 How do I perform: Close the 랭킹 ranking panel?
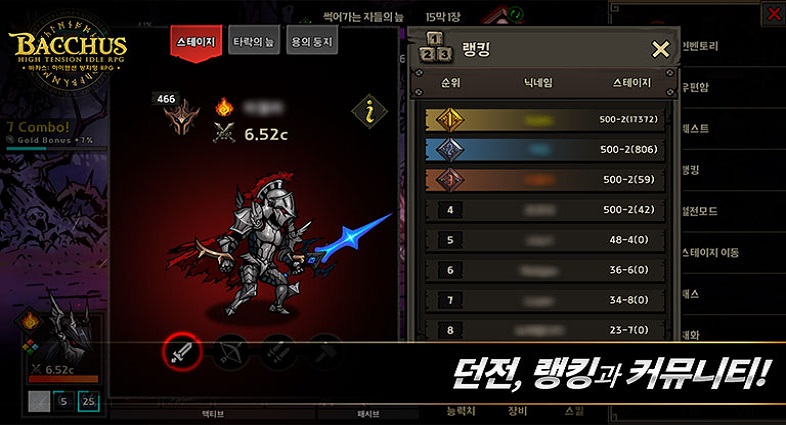tap(660, 50)
